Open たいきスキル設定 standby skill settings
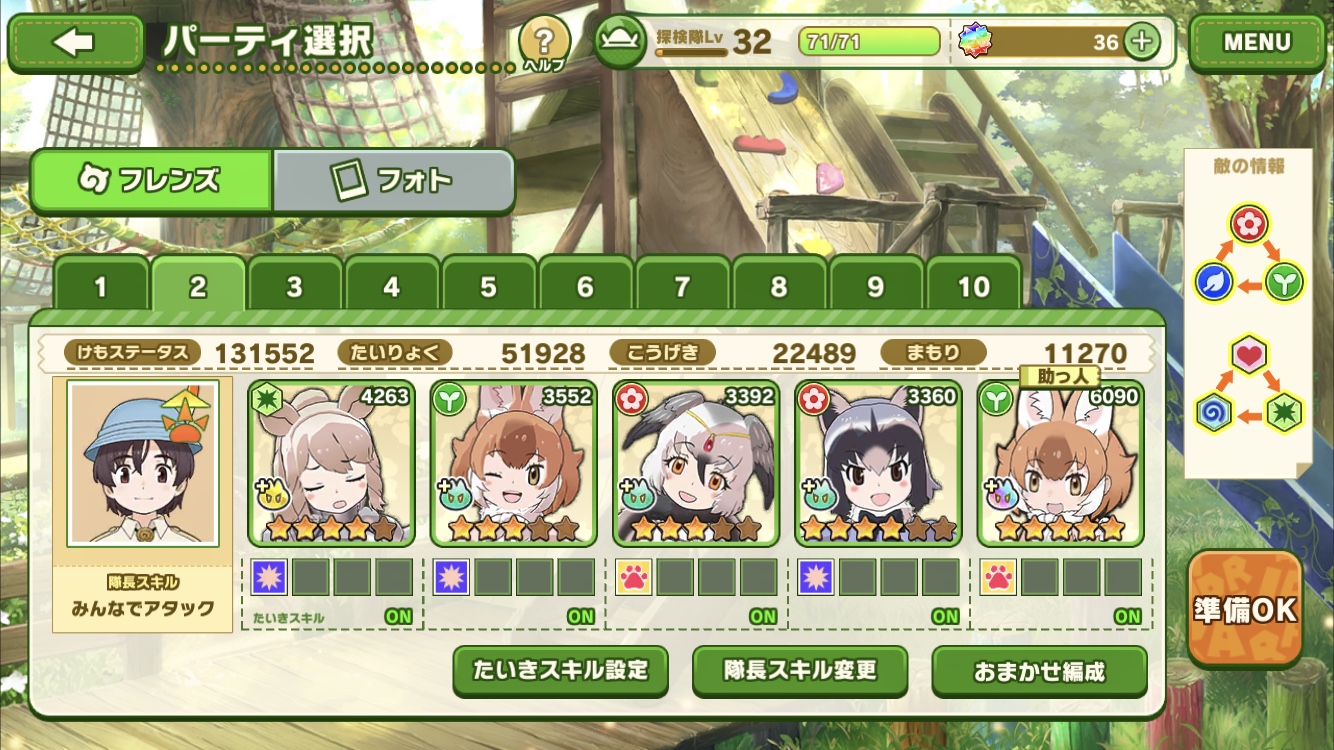This screenshot has width=1334, height=750. pyautogui.click(x=560, y=670)
